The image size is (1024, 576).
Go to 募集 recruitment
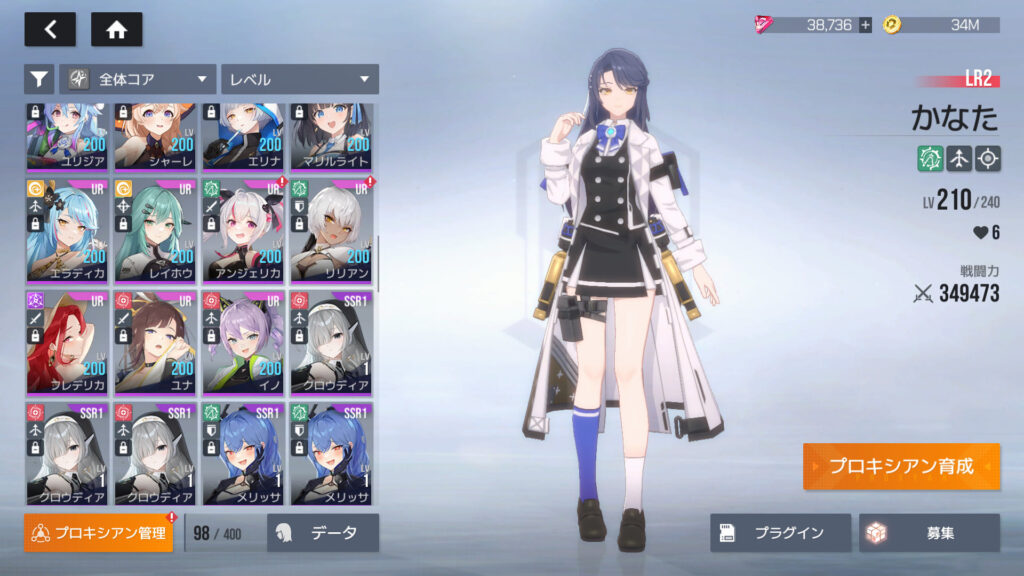coord(929,533)
